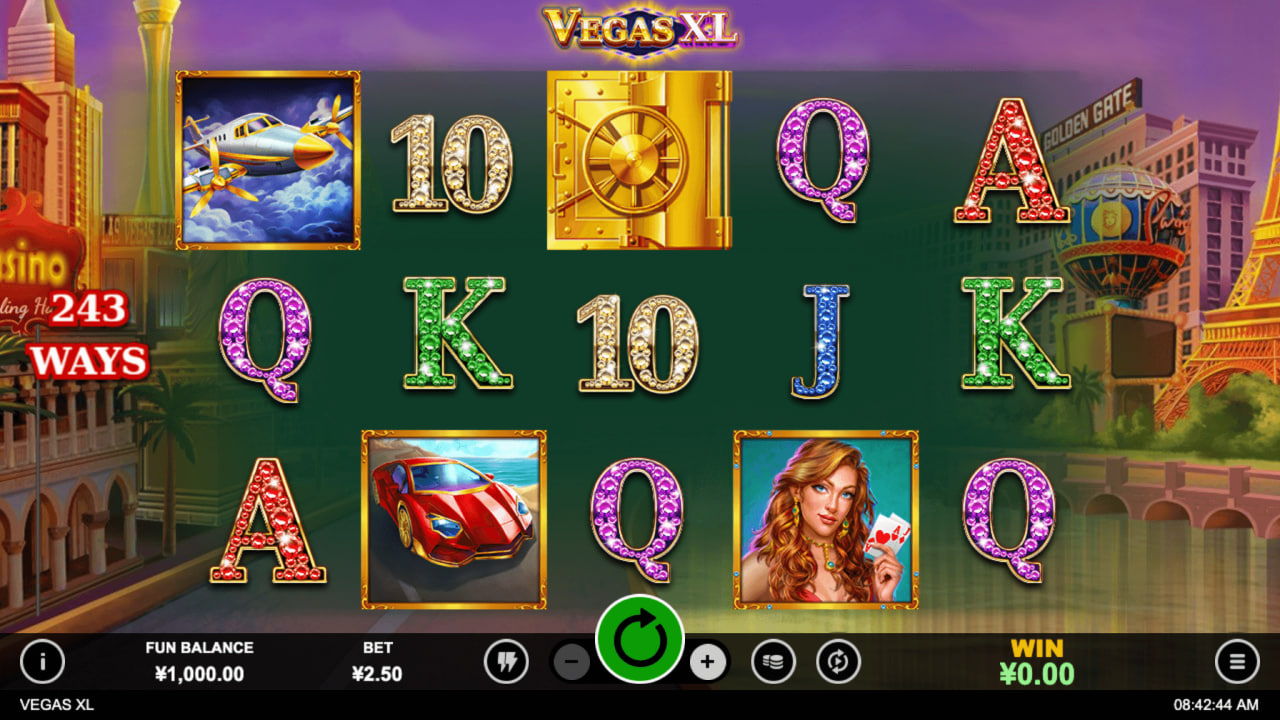
Task: Click the WIN ¥0.00 display
Action: click(1036, 662)
